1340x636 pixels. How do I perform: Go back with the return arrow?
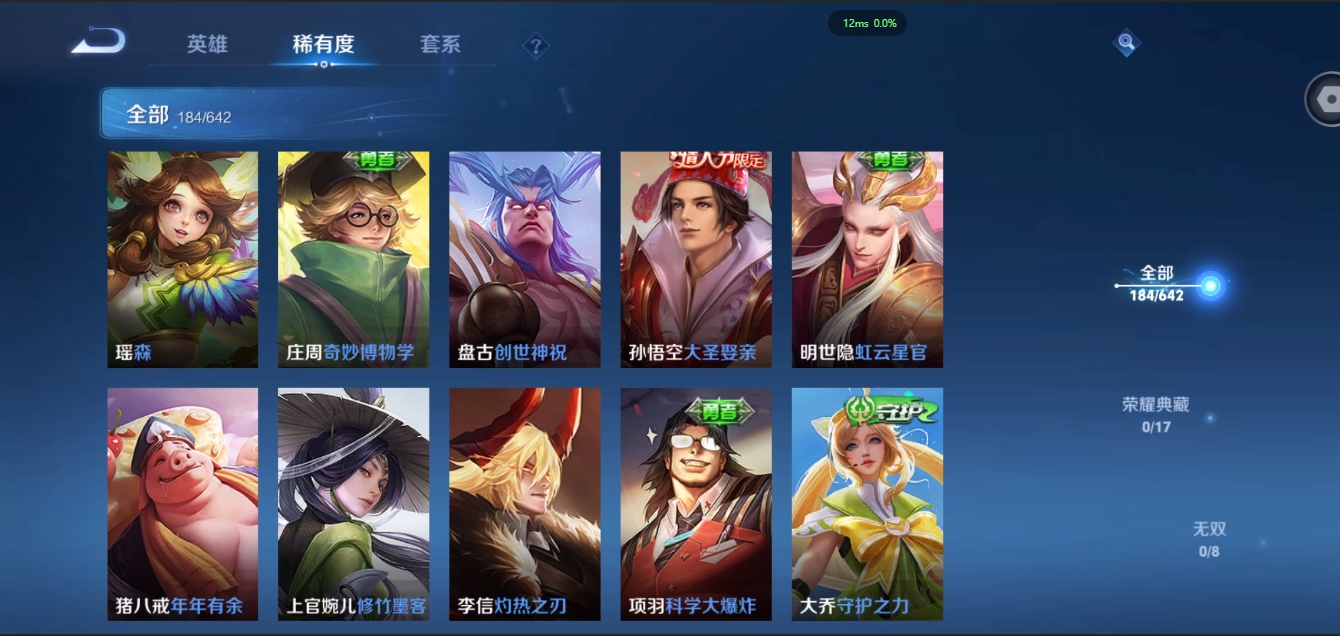click(98, 42)
